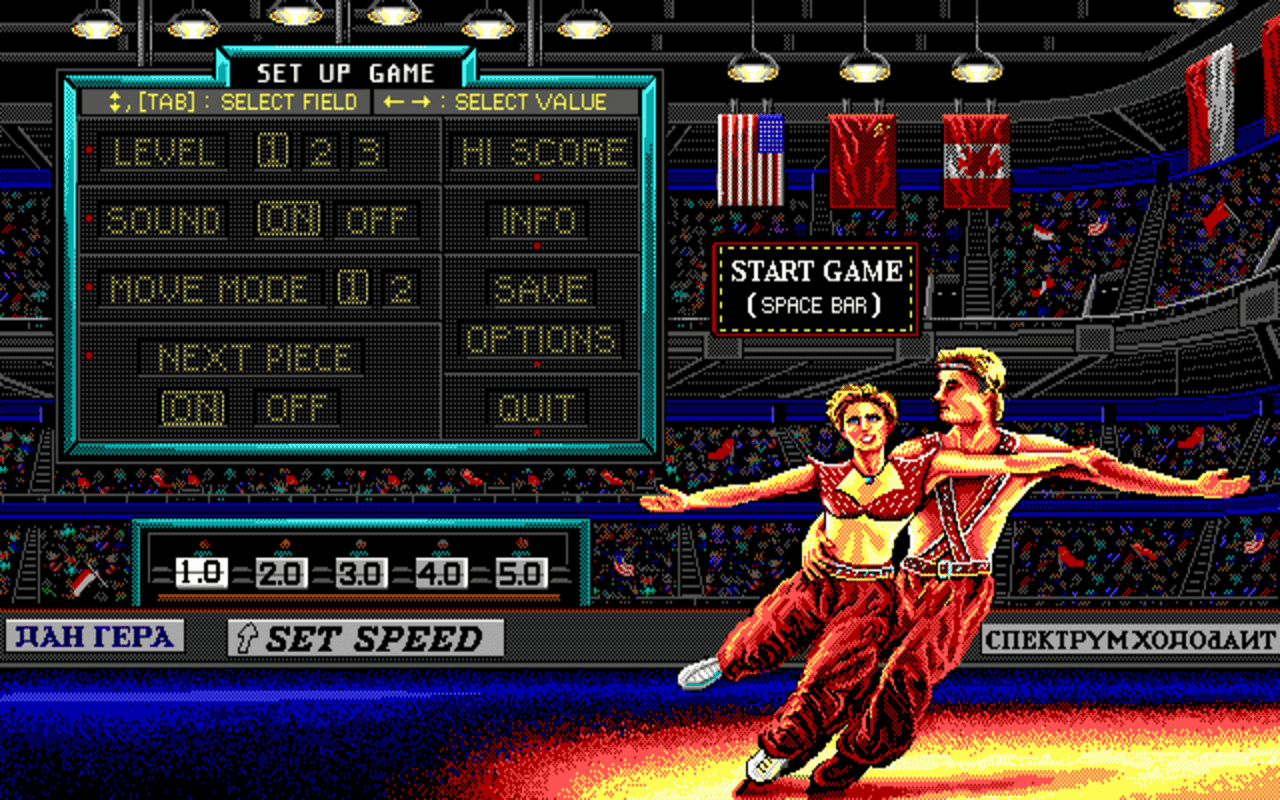Viewport: 1280px width, 800px height.
Task: Click the maple leaf flag on the right
Action: 978,160
